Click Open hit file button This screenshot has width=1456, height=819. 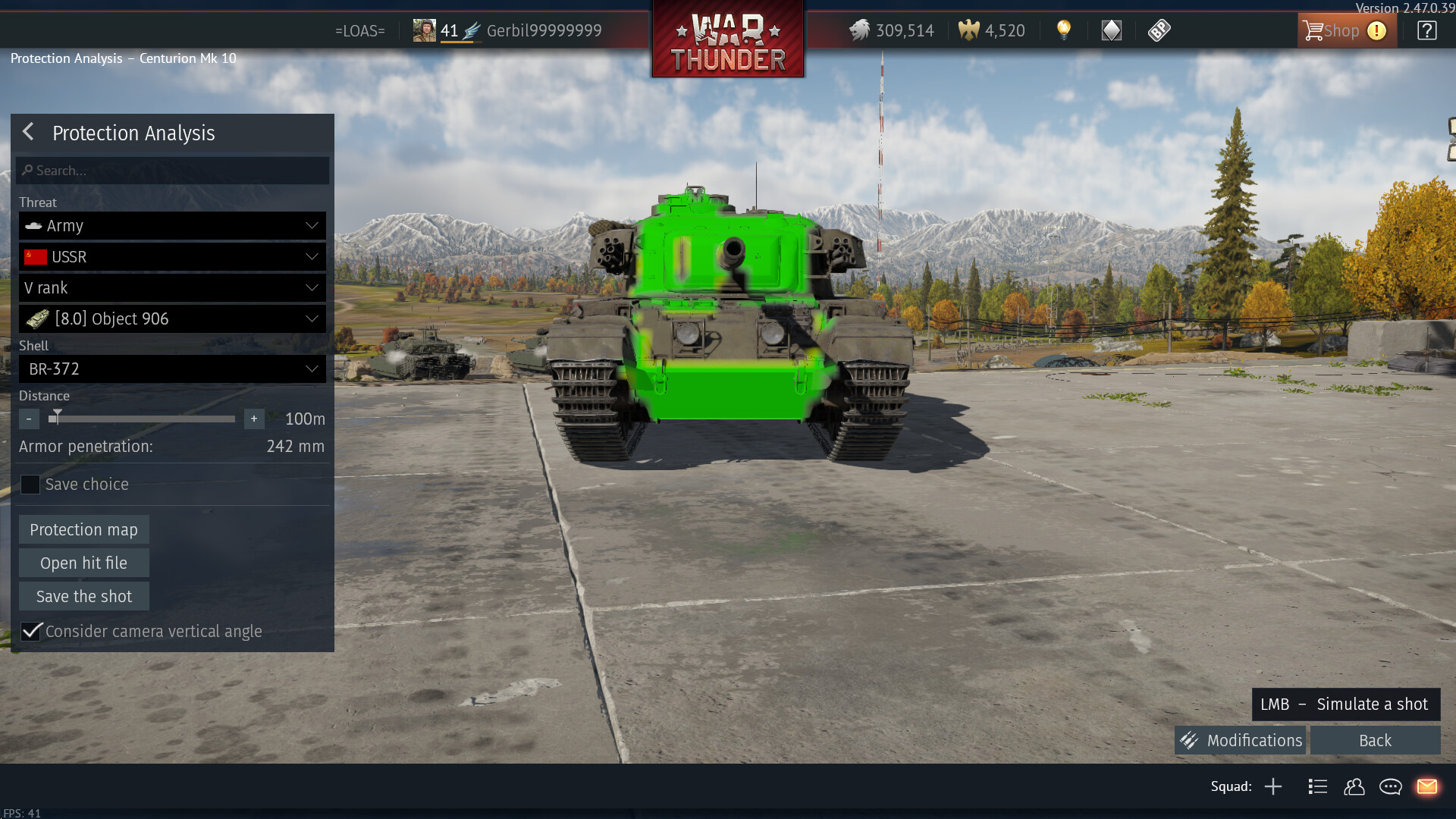pos(83,563)
